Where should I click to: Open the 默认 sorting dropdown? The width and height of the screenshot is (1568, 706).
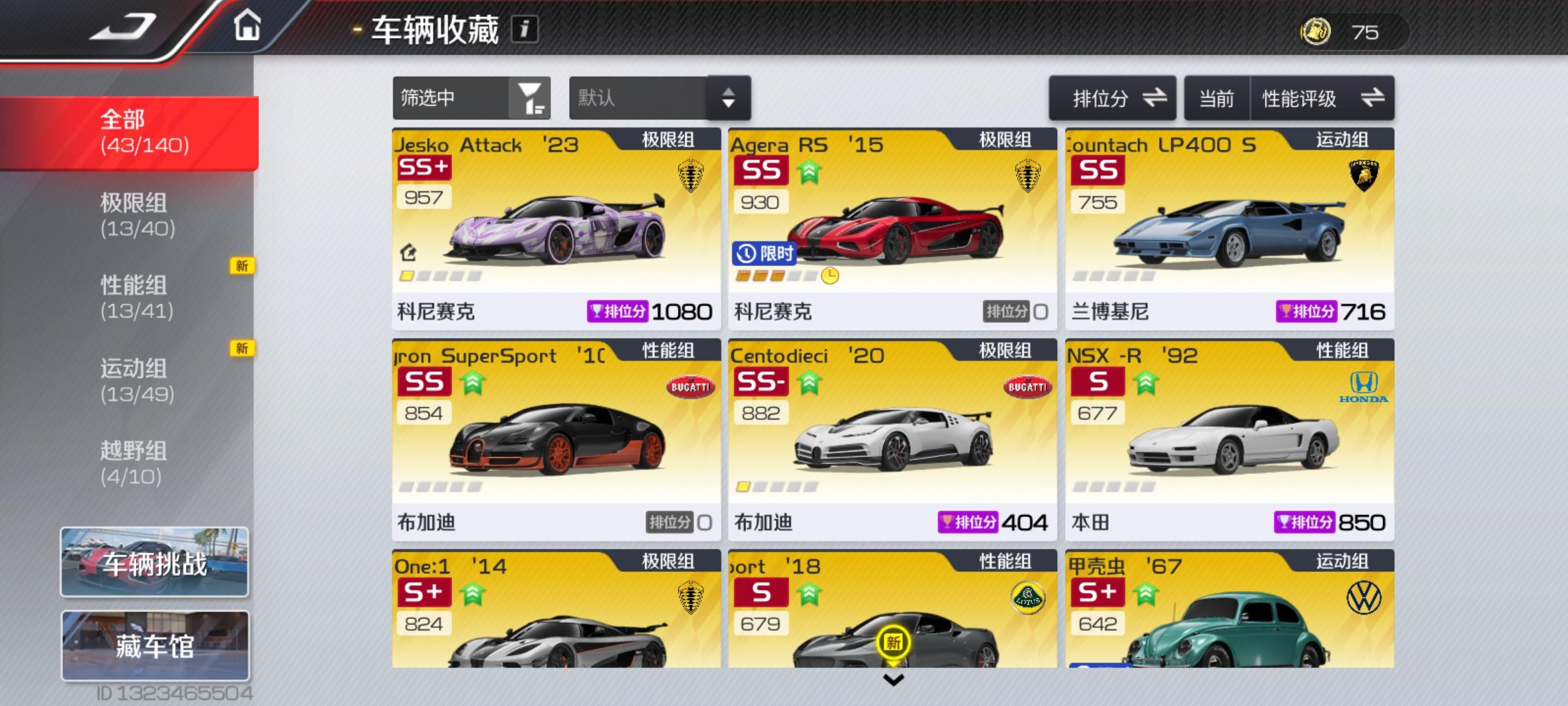tap(658, 98)
